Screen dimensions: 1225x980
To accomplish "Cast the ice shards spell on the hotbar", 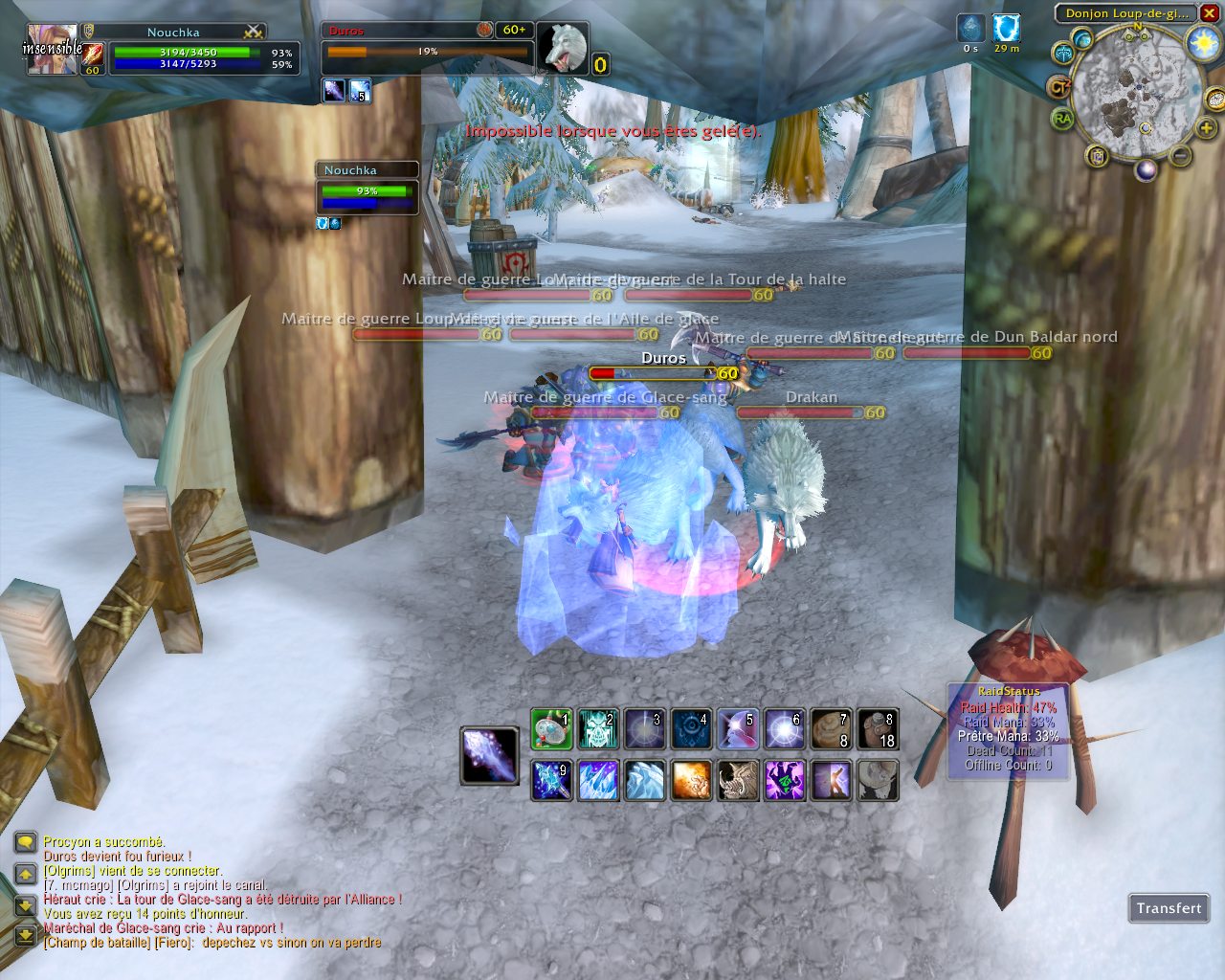I will point(598,780).
